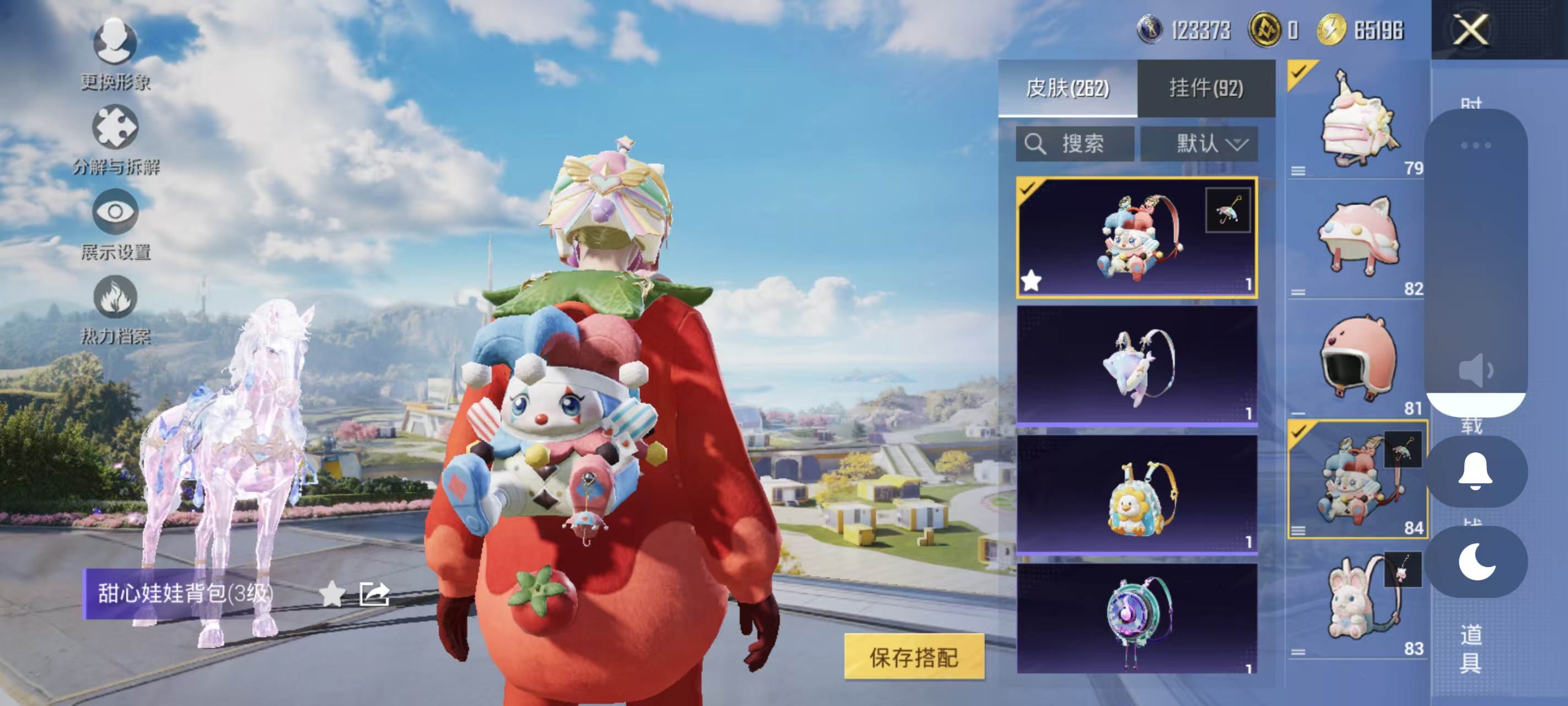This screenshot has width=1568, height=706.
Task: Share the backpack via the arrow icon
Action: (x=374, y=593)
